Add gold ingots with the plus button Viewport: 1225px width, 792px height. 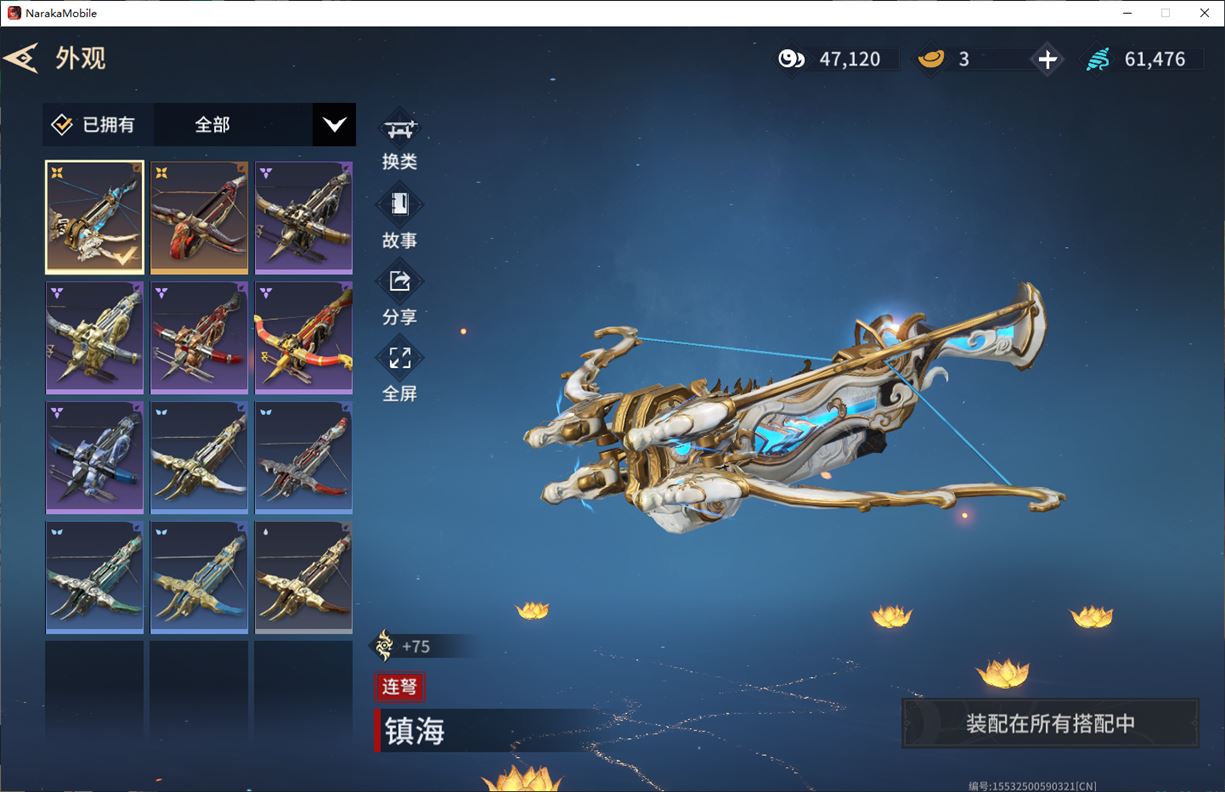(x=1047, y=60)
